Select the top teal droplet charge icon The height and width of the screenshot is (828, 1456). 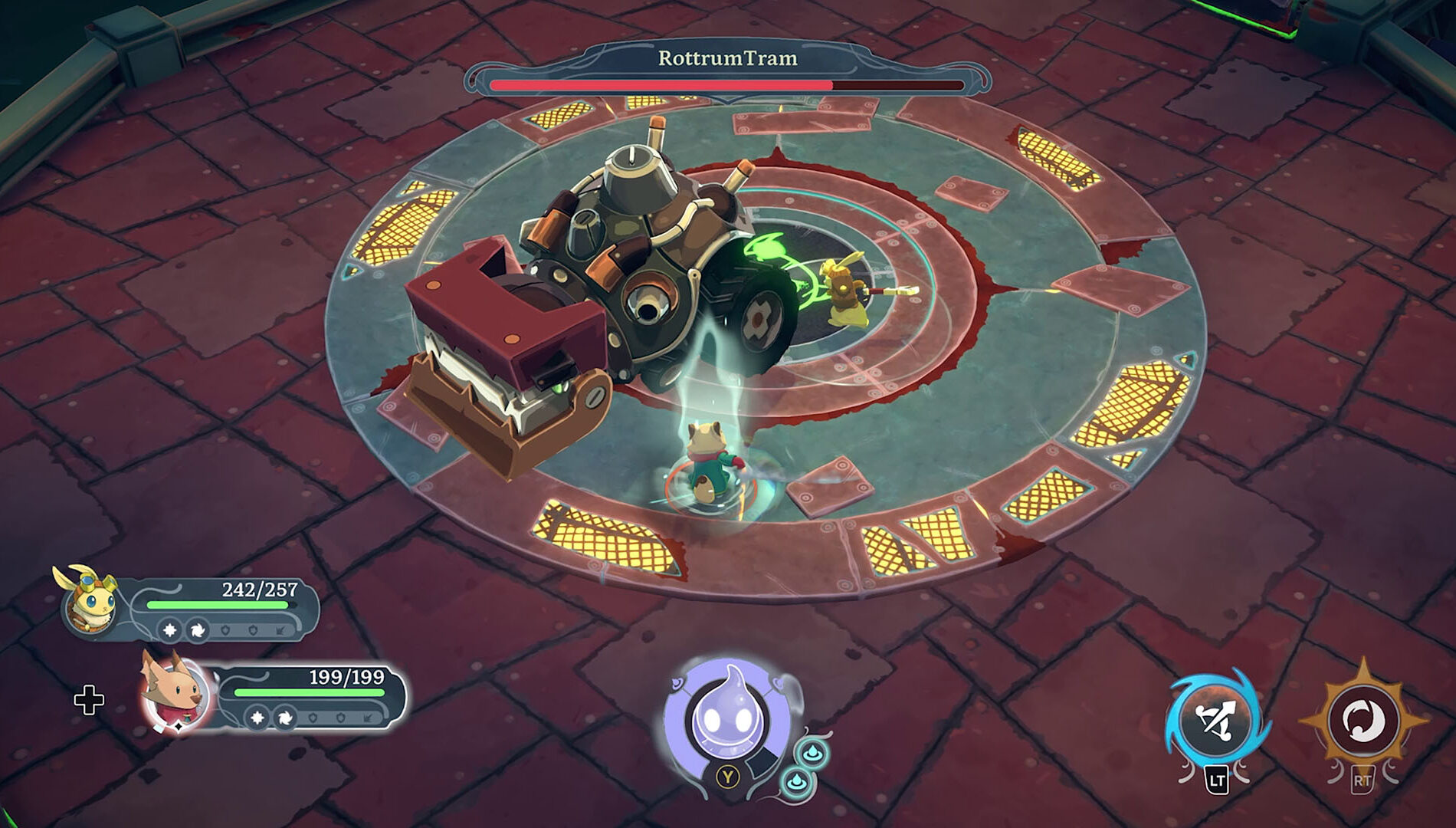(813, 754)
